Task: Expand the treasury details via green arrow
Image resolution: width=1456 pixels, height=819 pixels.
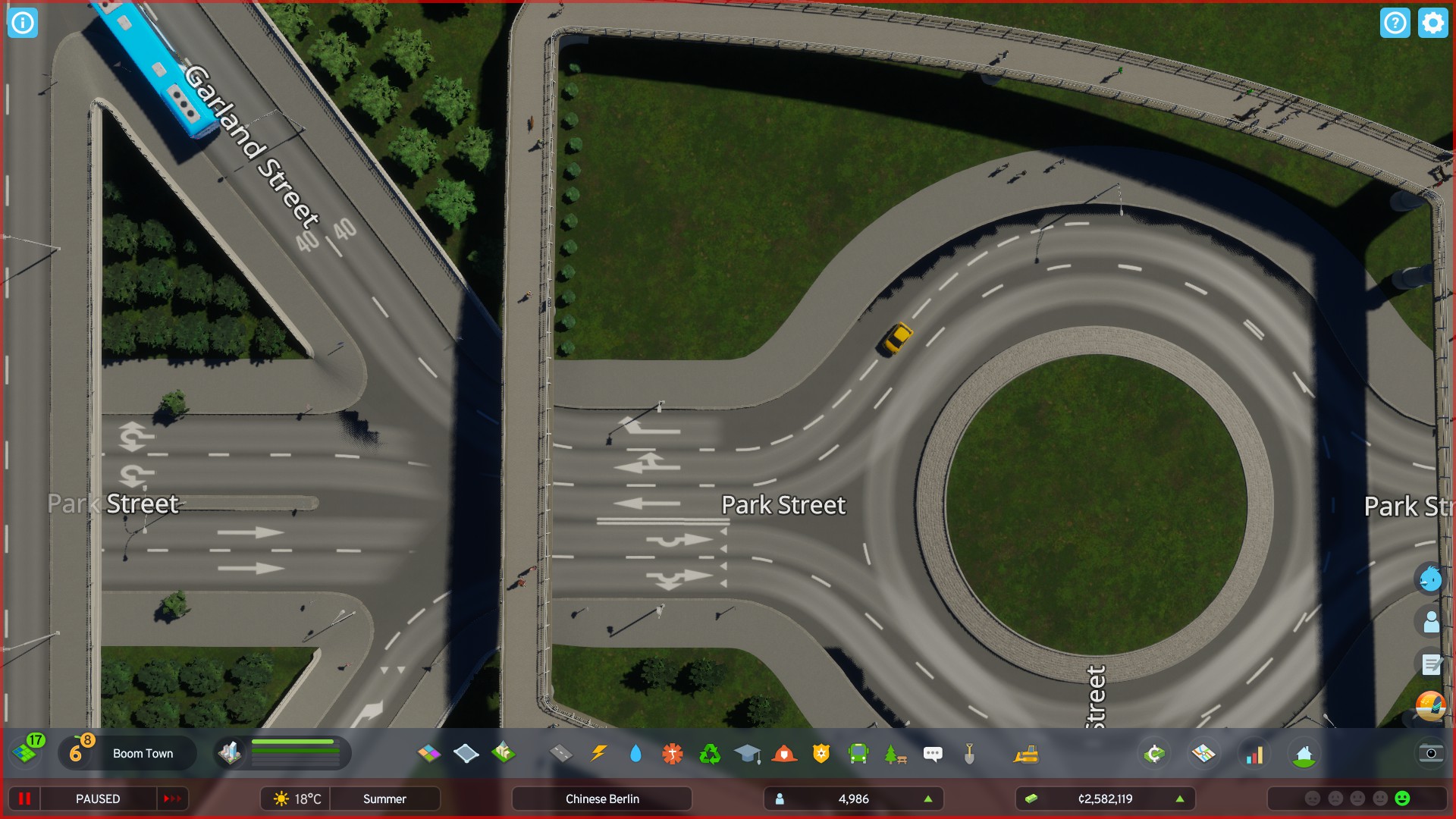Action: coord(1180,799)
